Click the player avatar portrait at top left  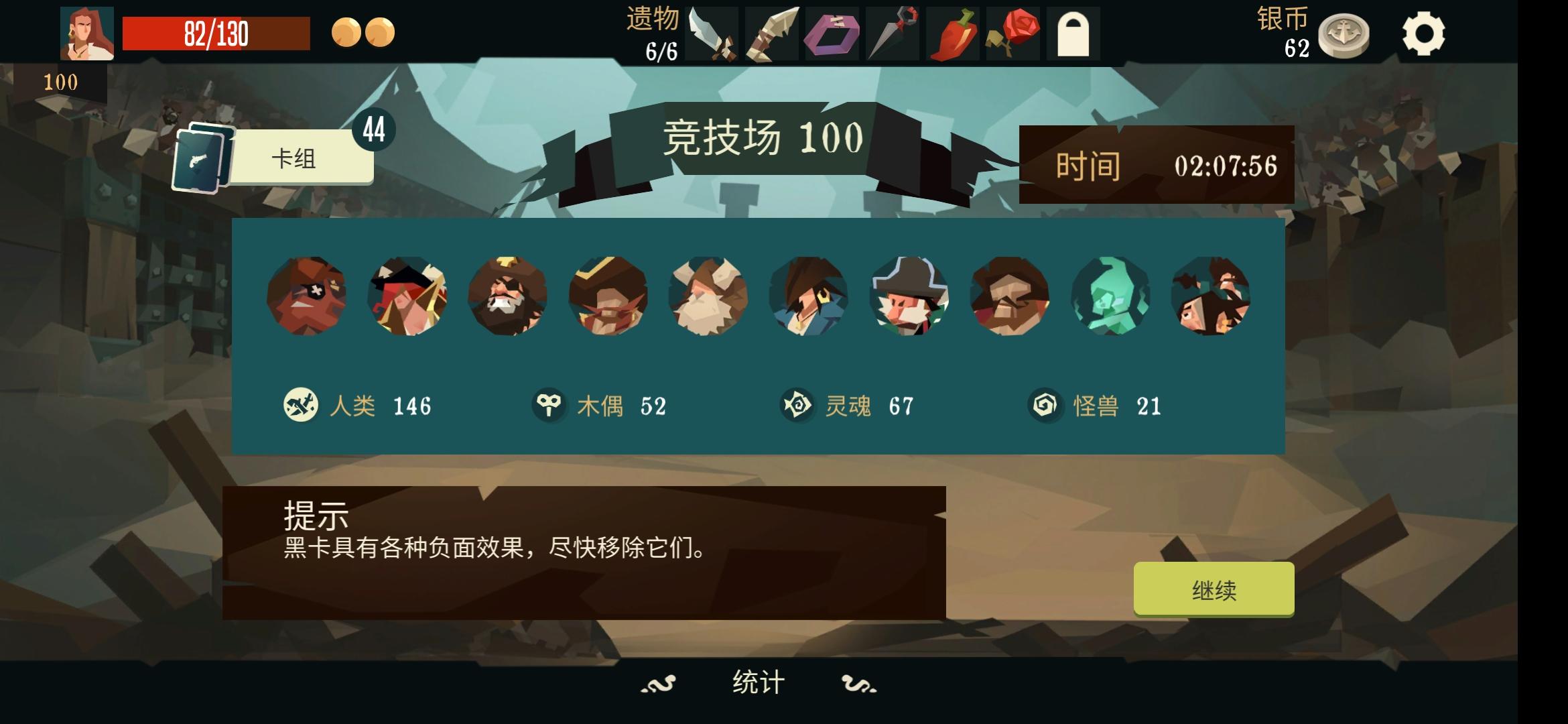(87, 32)
